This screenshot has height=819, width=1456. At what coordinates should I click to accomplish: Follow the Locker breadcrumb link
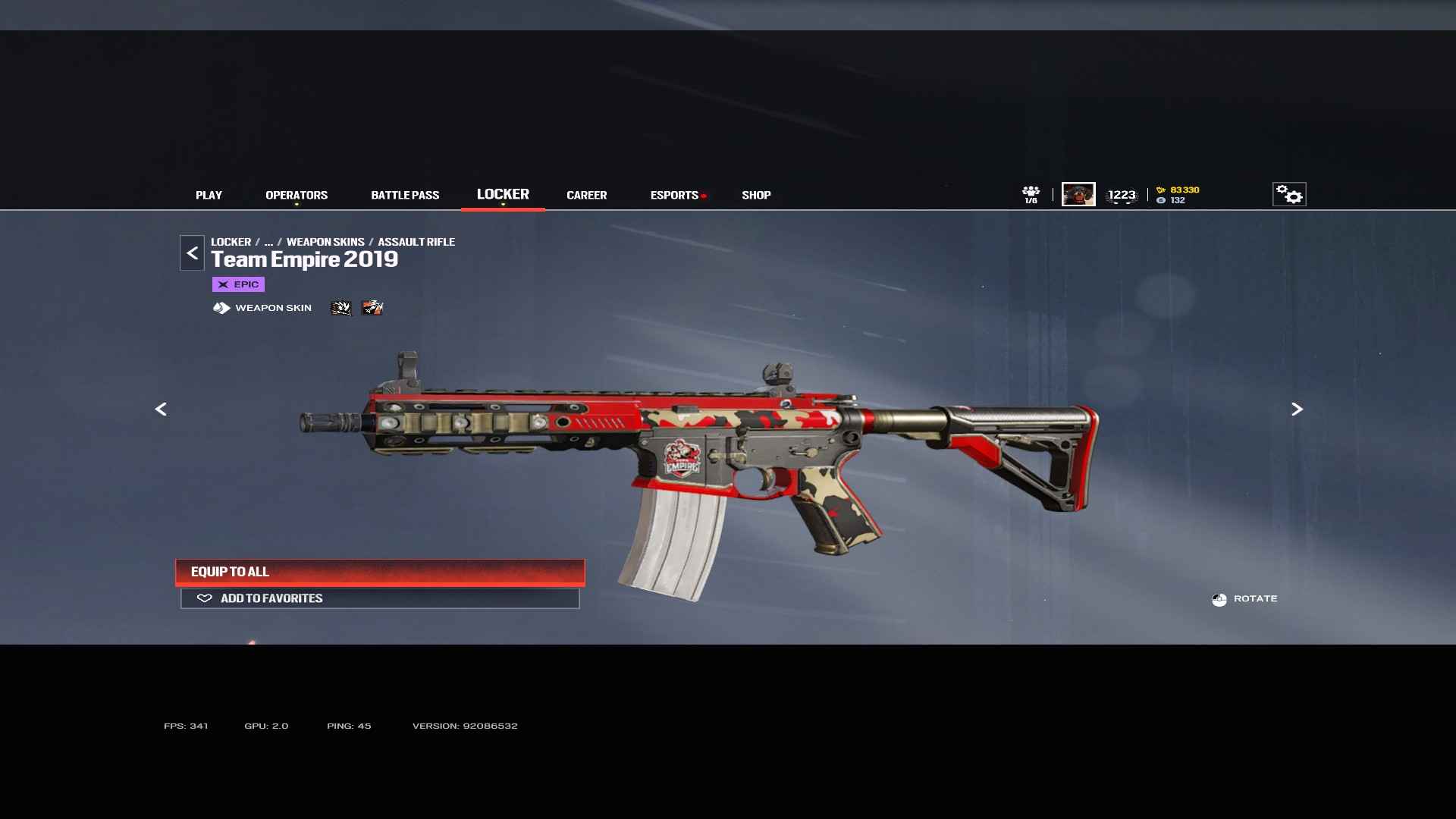tap(231, 242)
